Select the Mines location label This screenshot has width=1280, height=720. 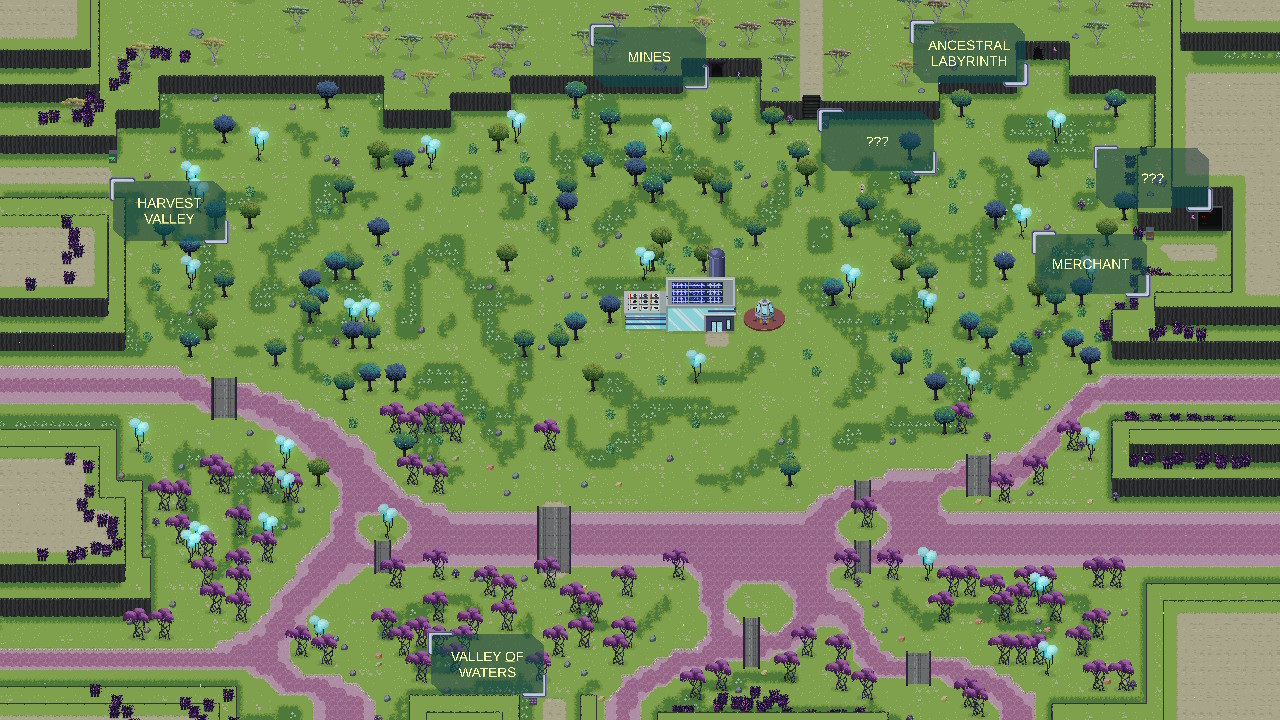[x=650, y=57]
